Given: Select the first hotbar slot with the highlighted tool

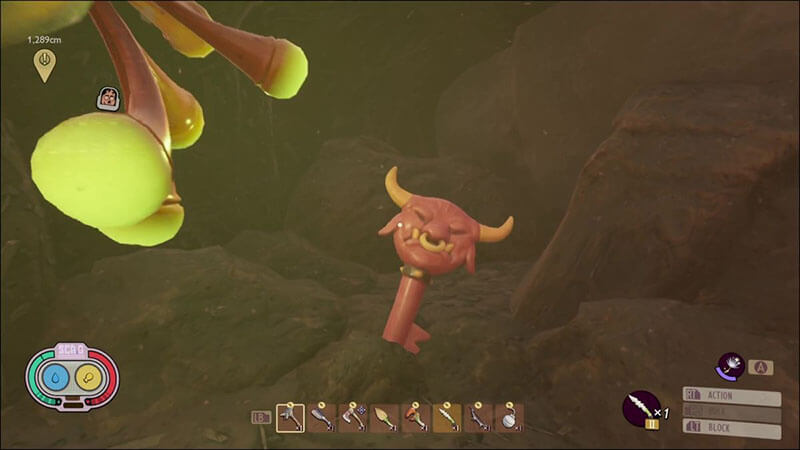Looking at the screenshot, I should (x=290, y=417).
